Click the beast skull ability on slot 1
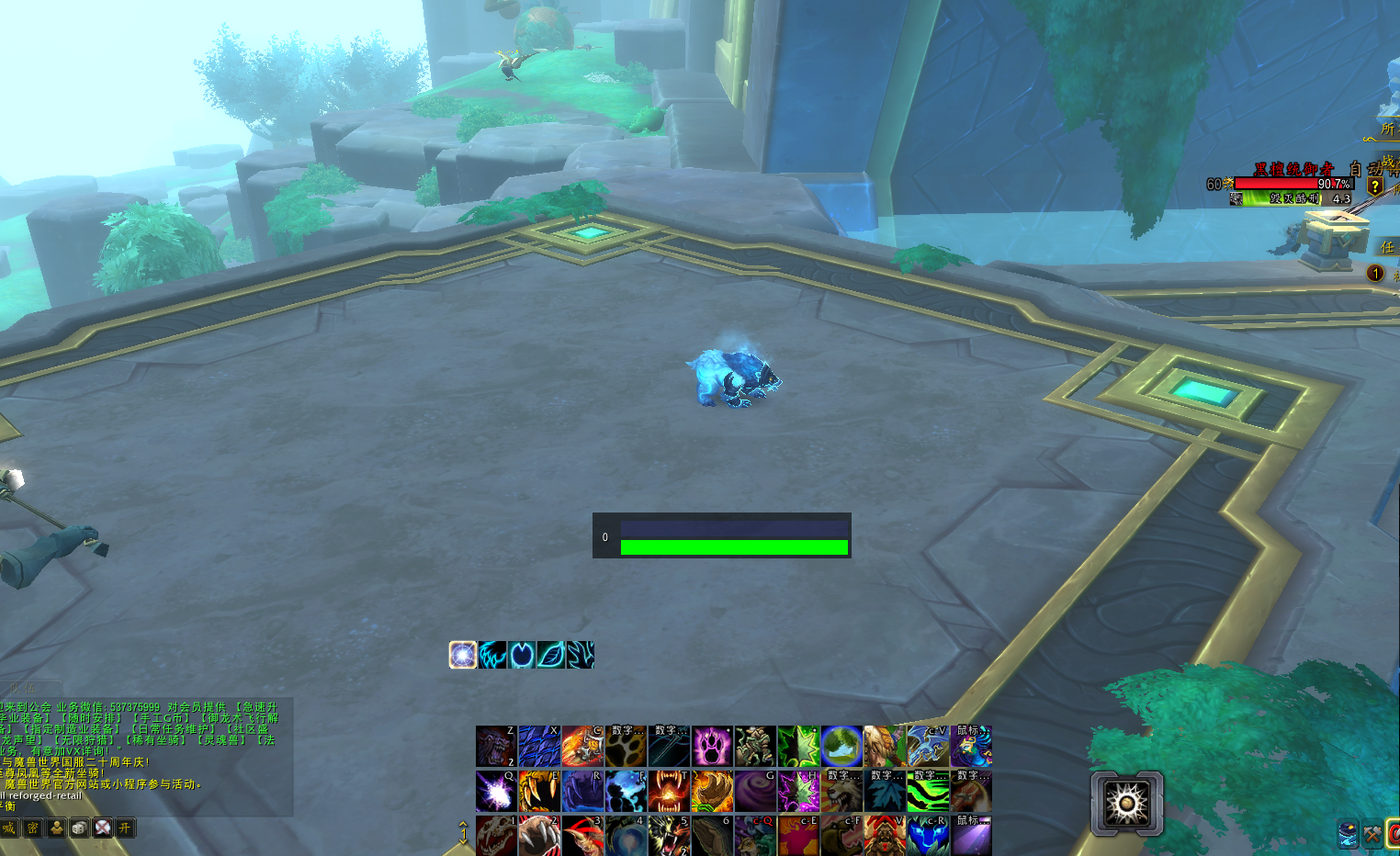Viewport: 1400px width, 856px height. (x=496, y=835)
